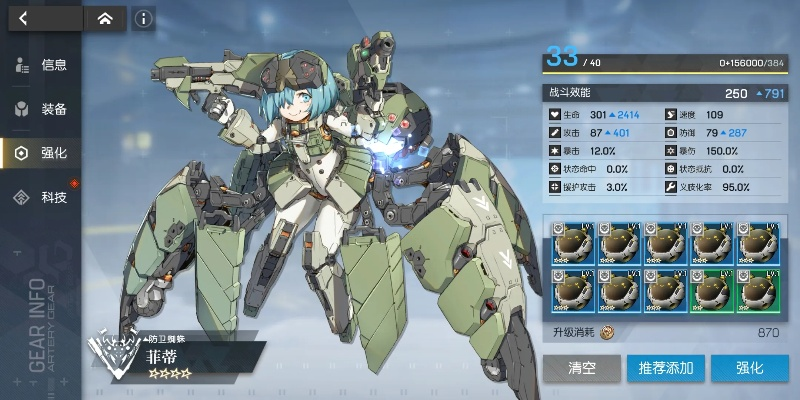Screen dimensions: 800x400
Task: Return to the home screen
Action: pos(105,17)
